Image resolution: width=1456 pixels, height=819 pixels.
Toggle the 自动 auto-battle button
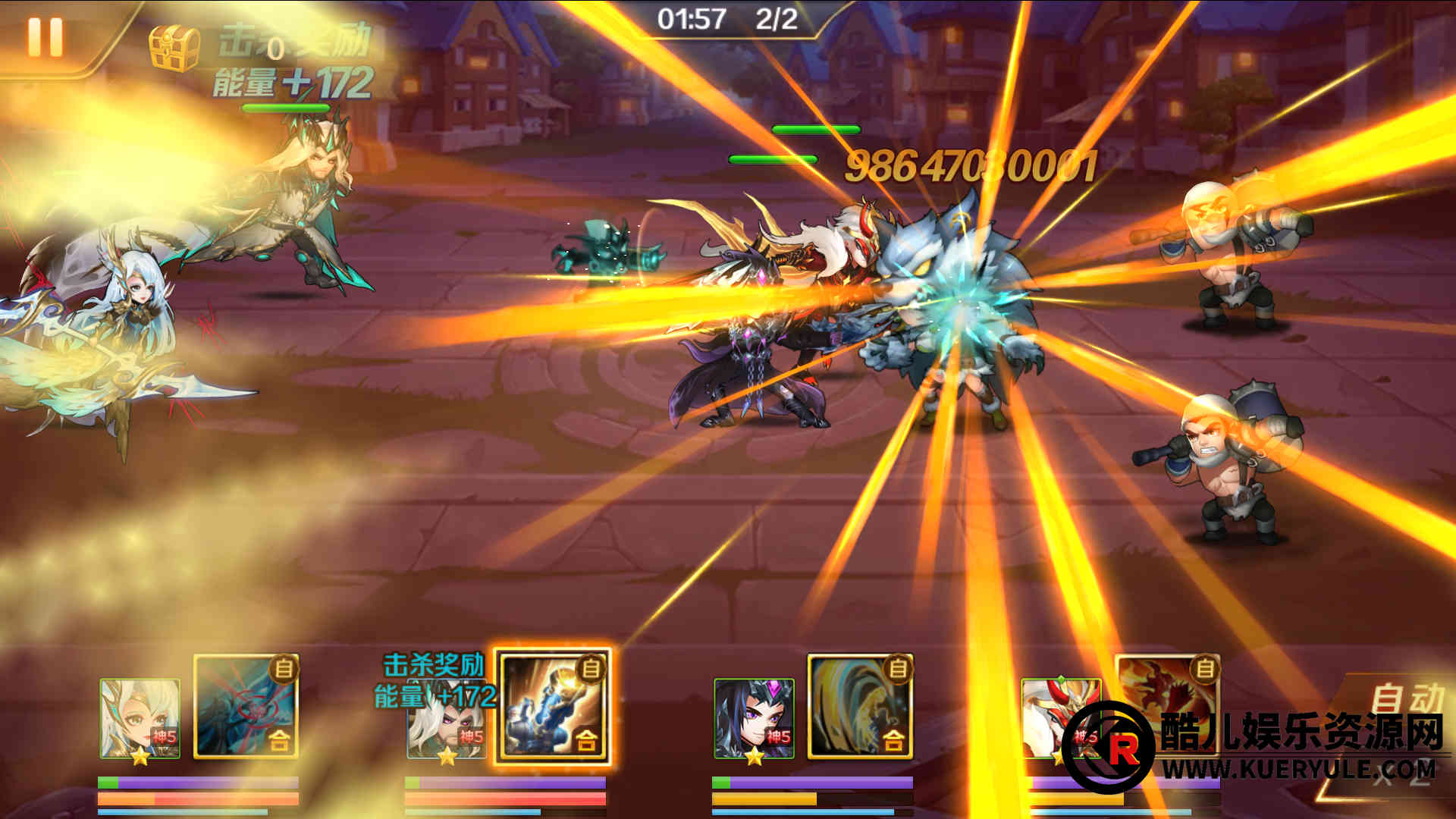coord(1404,699)
